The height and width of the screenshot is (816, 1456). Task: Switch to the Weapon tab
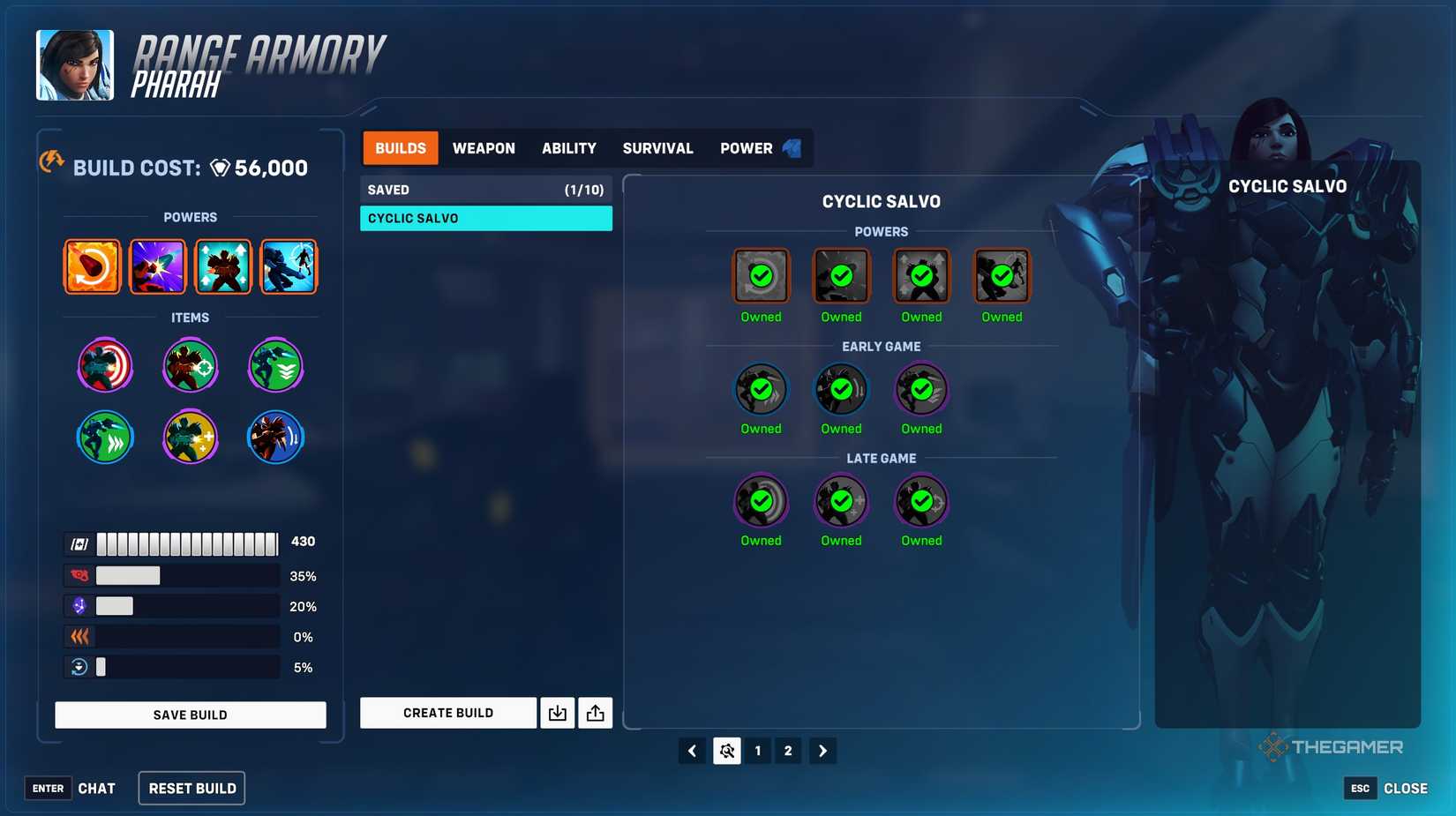[484, 147]
